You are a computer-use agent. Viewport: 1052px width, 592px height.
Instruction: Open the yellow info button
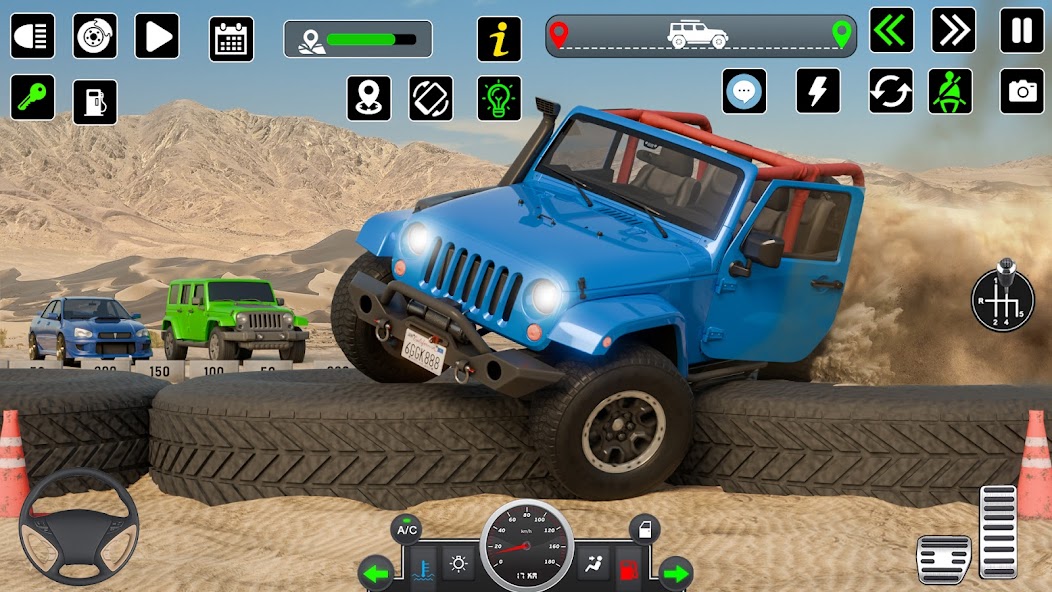click(x=499, y=39)
